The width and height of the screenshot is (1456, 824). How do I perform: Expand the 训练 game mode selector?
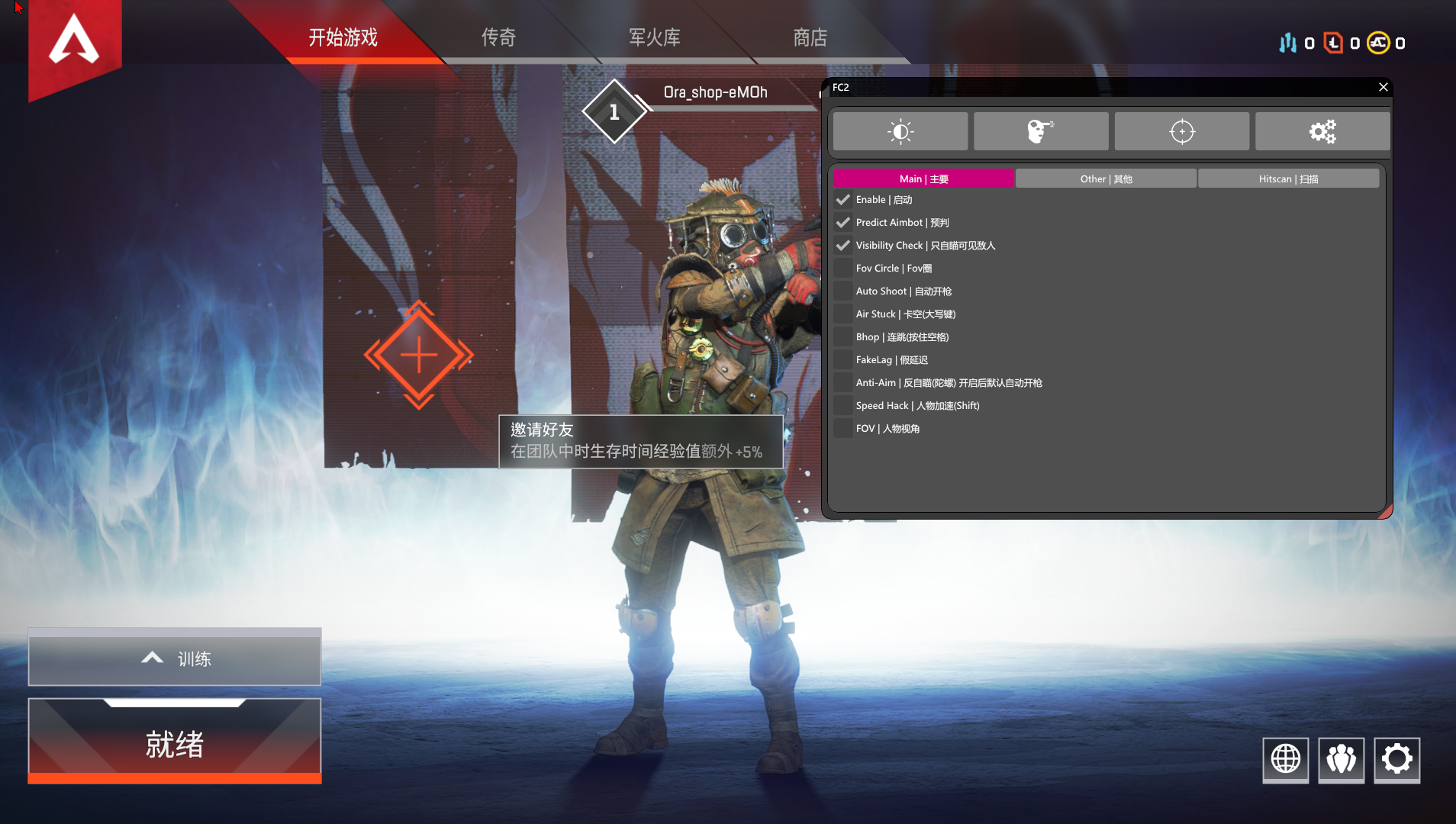pyautogui.click(x=175, y=658)
